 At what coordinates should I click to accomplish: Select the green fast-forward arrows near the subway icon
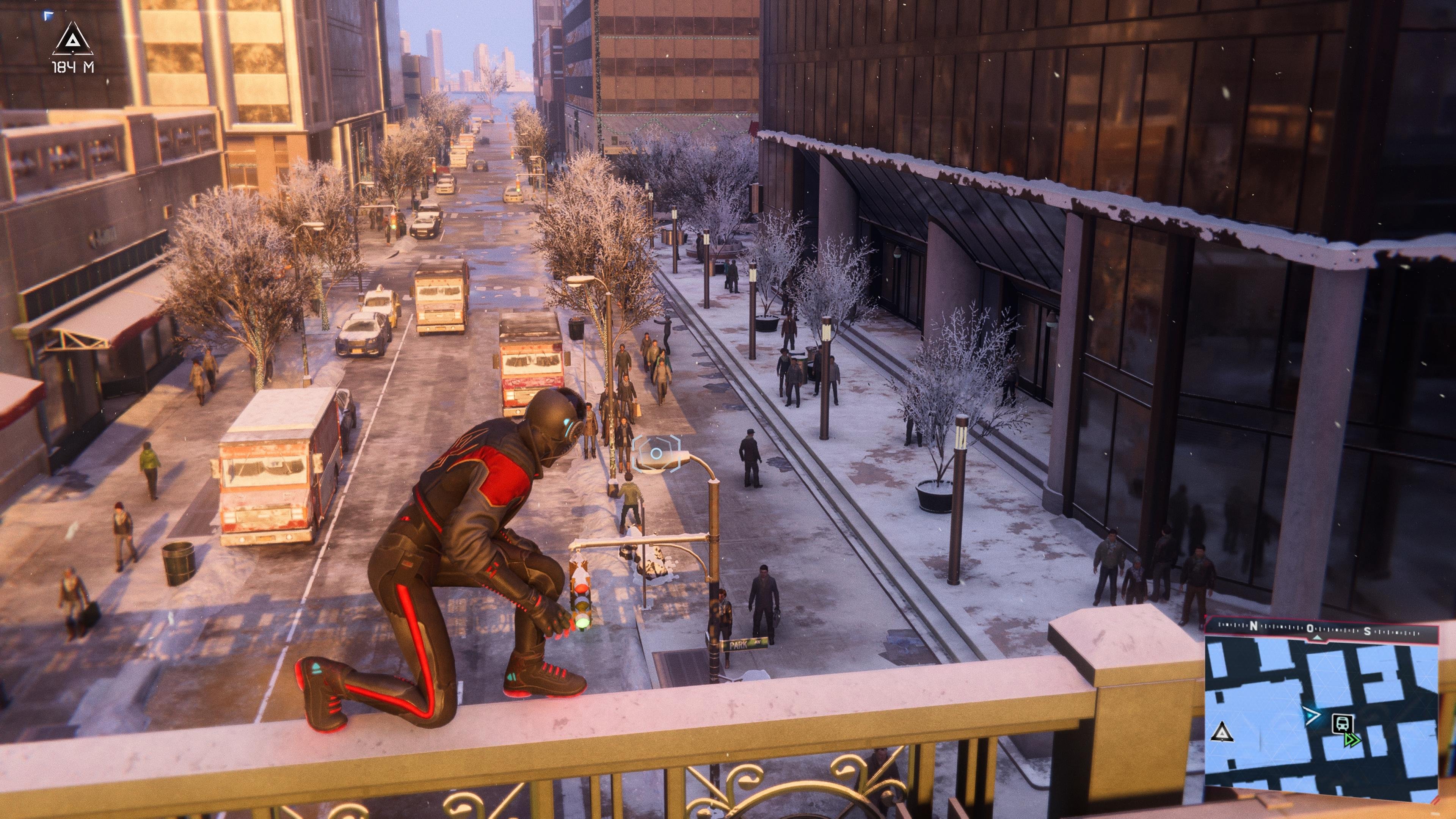pos(1352,739)
